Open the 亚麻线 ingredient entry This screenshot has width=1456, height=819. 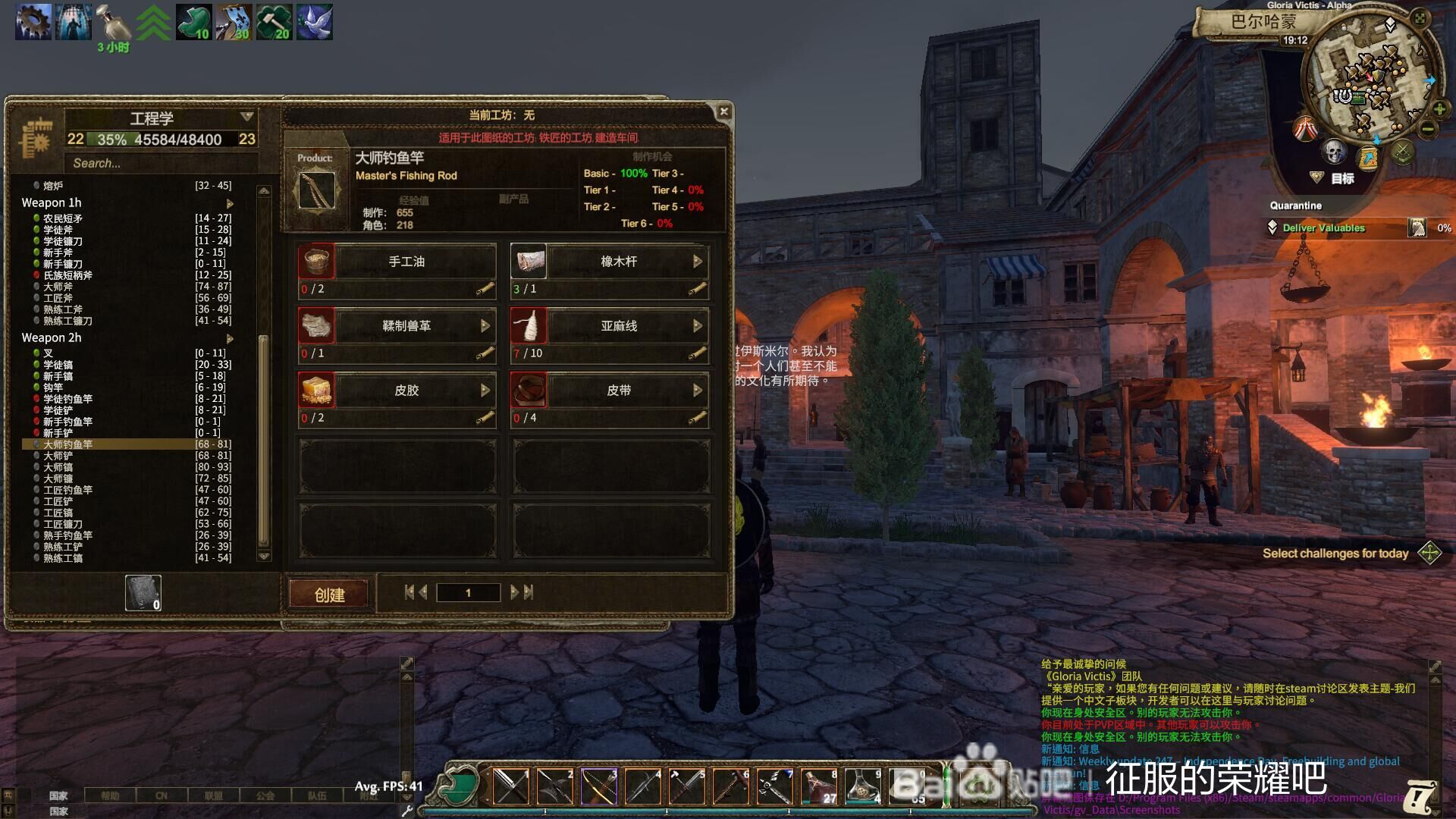(x=619, y=326)
